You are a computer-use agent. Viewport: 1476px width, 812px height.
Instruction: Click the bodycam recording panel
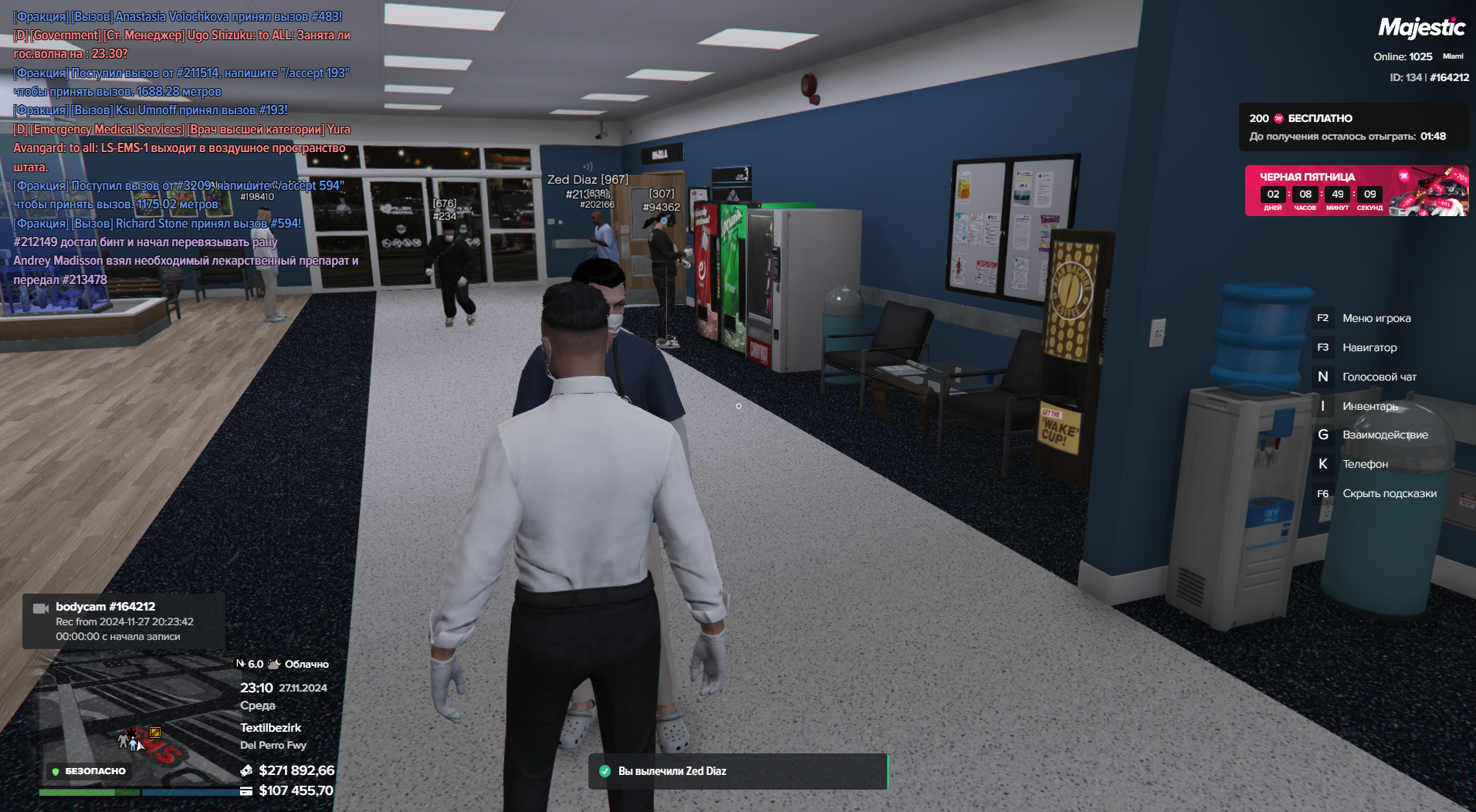coord(124,621)
